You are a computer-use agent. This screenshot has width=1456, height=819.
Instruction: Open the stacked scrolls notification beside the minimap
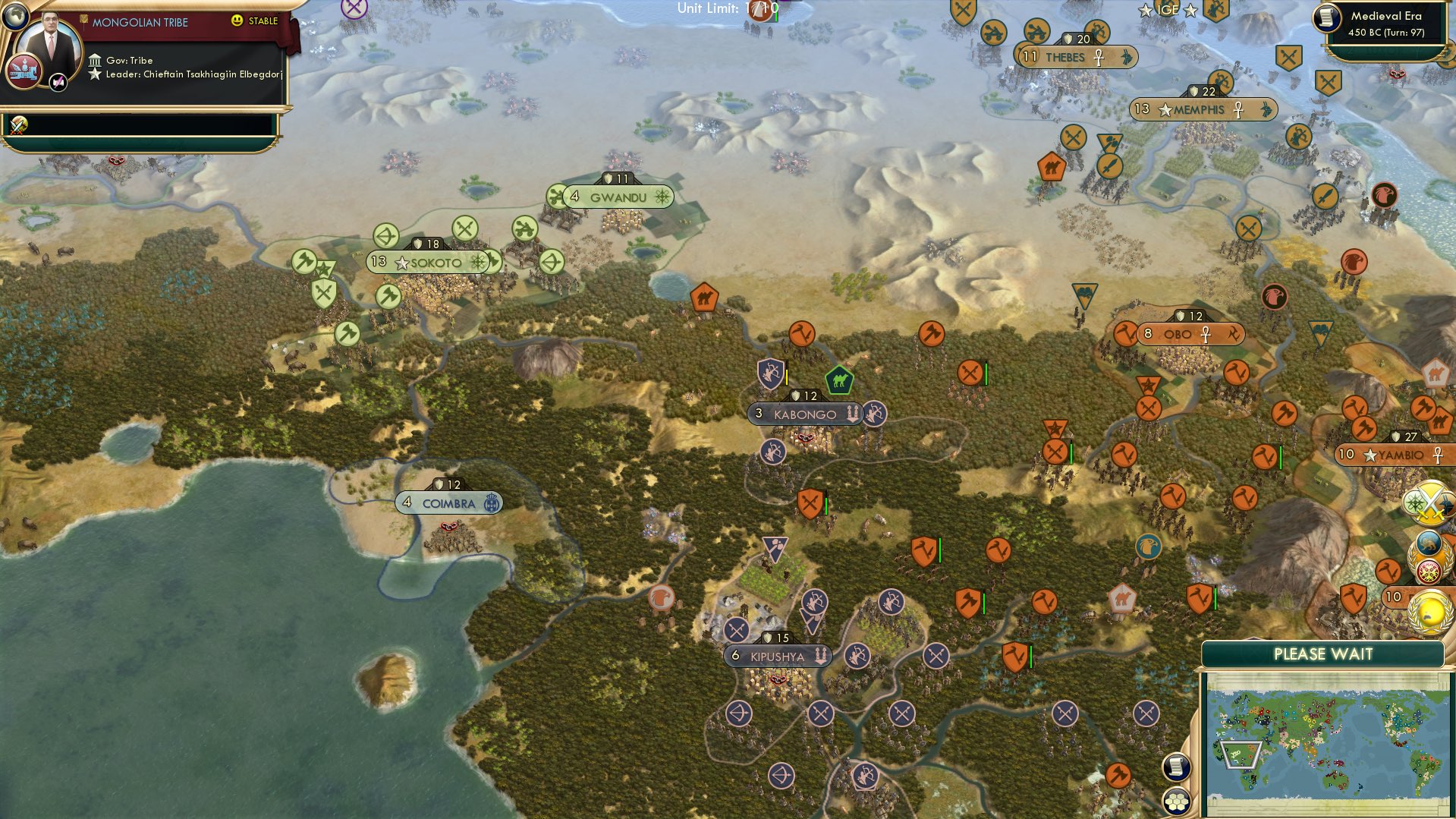(x=1176, y=767)
